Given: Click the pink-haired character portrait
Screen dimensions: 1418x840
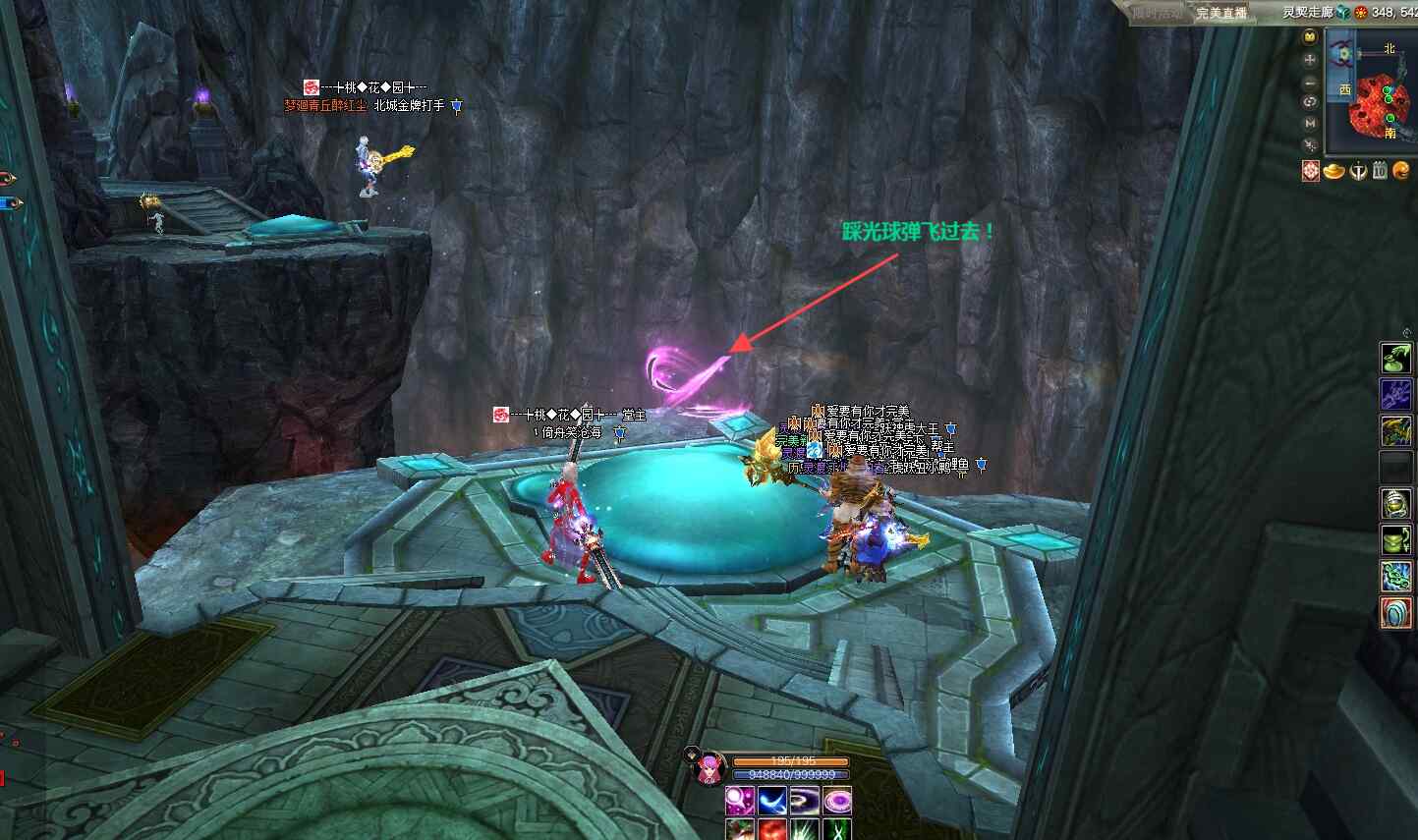Looking at the screenshot, I should point(708,766).
